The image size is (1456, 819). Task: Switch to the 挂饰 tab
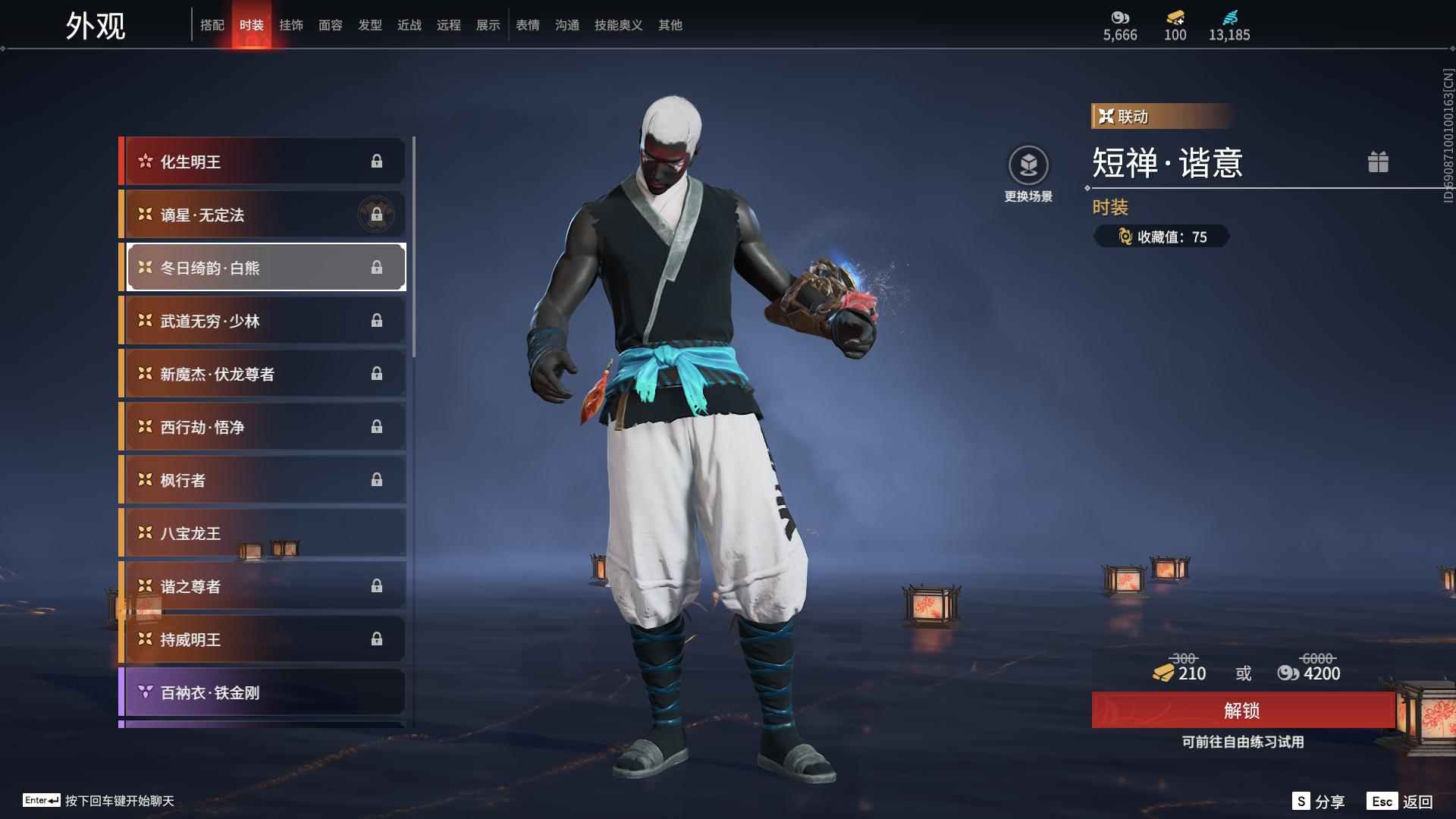292,25
